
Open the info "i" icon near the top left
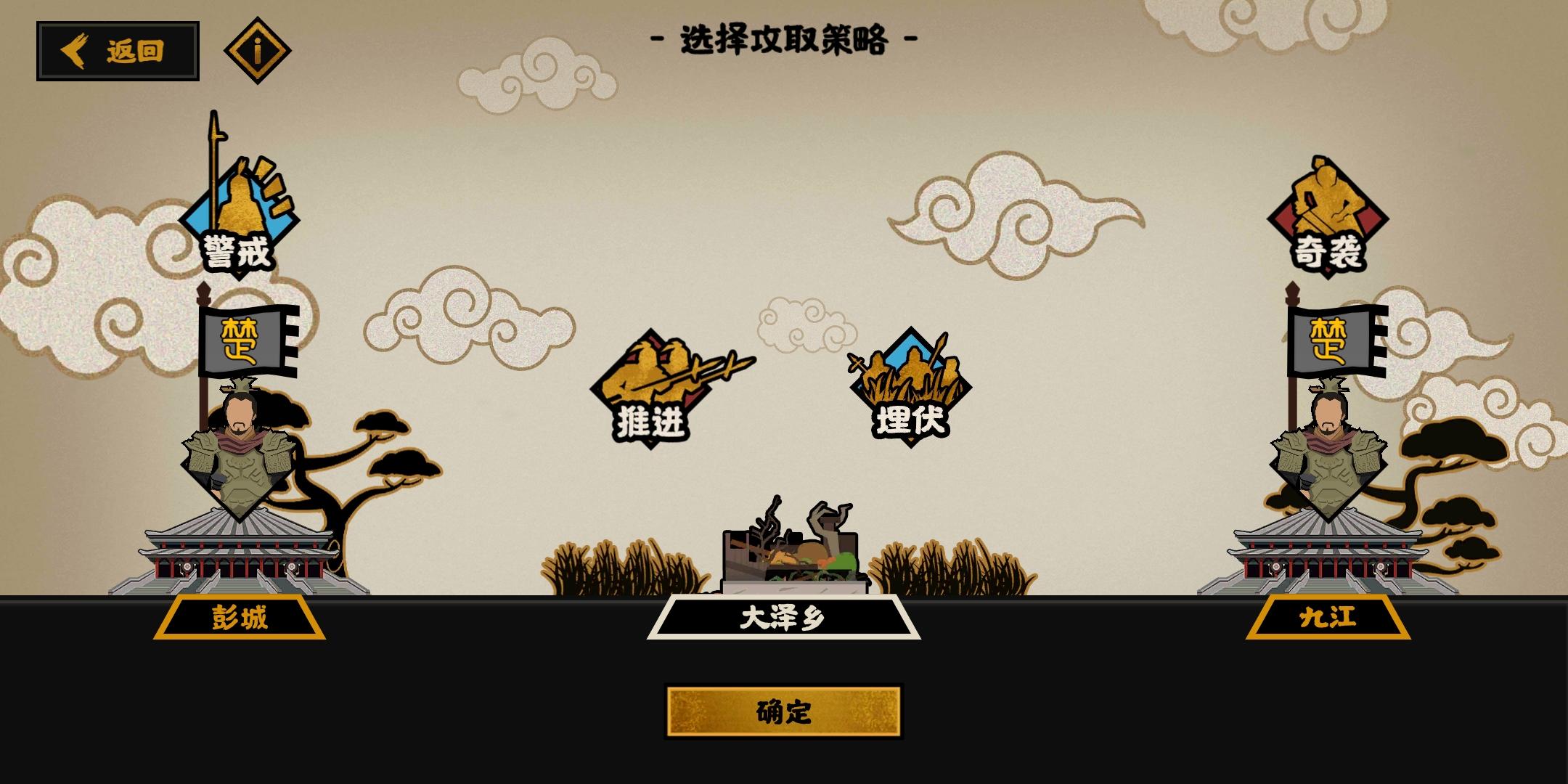click(x=258, y=51)
